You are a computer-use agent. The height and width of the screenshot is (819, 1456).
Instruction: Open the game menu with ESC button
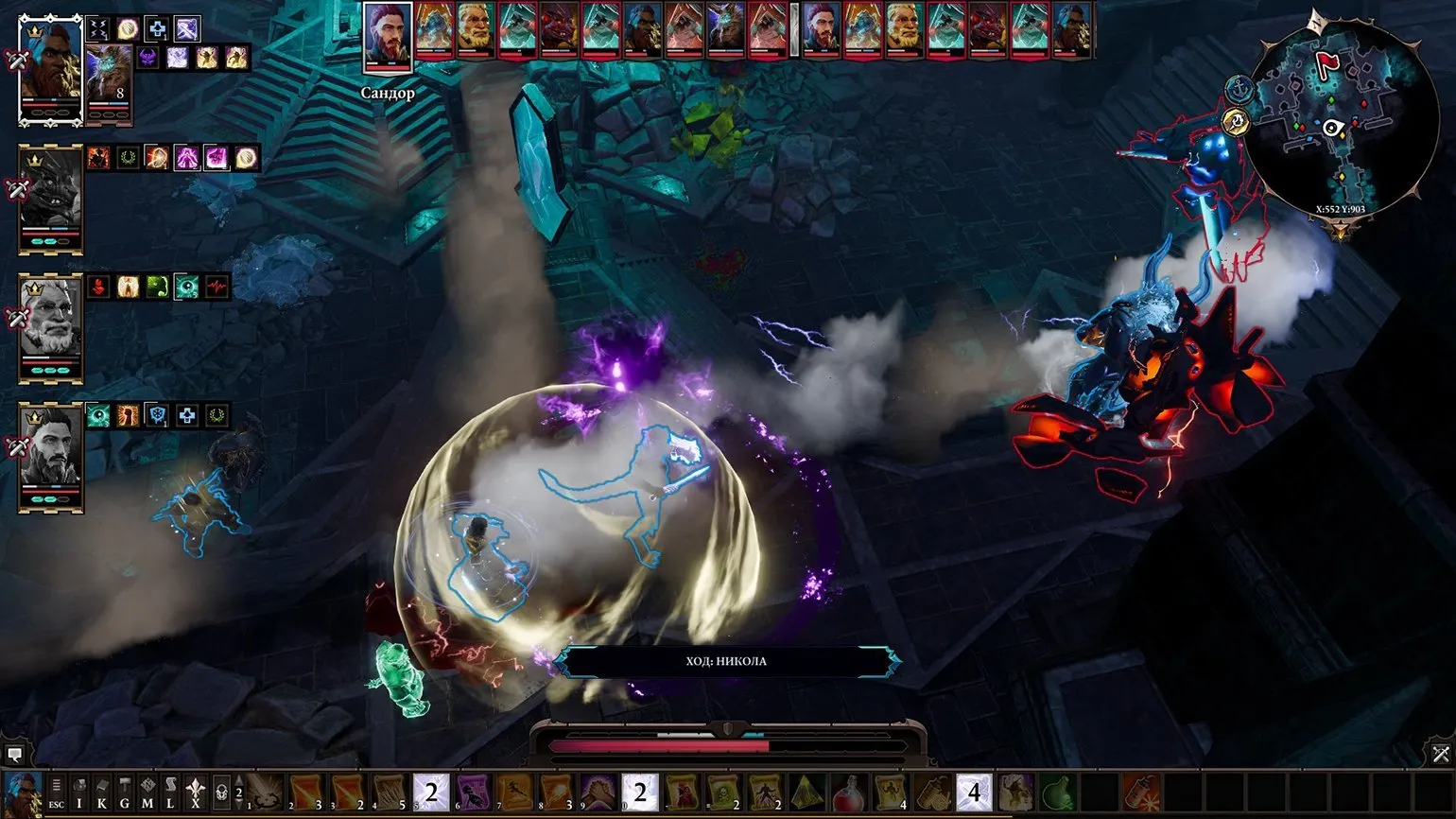pyautogui.click(x=57, y=793)
